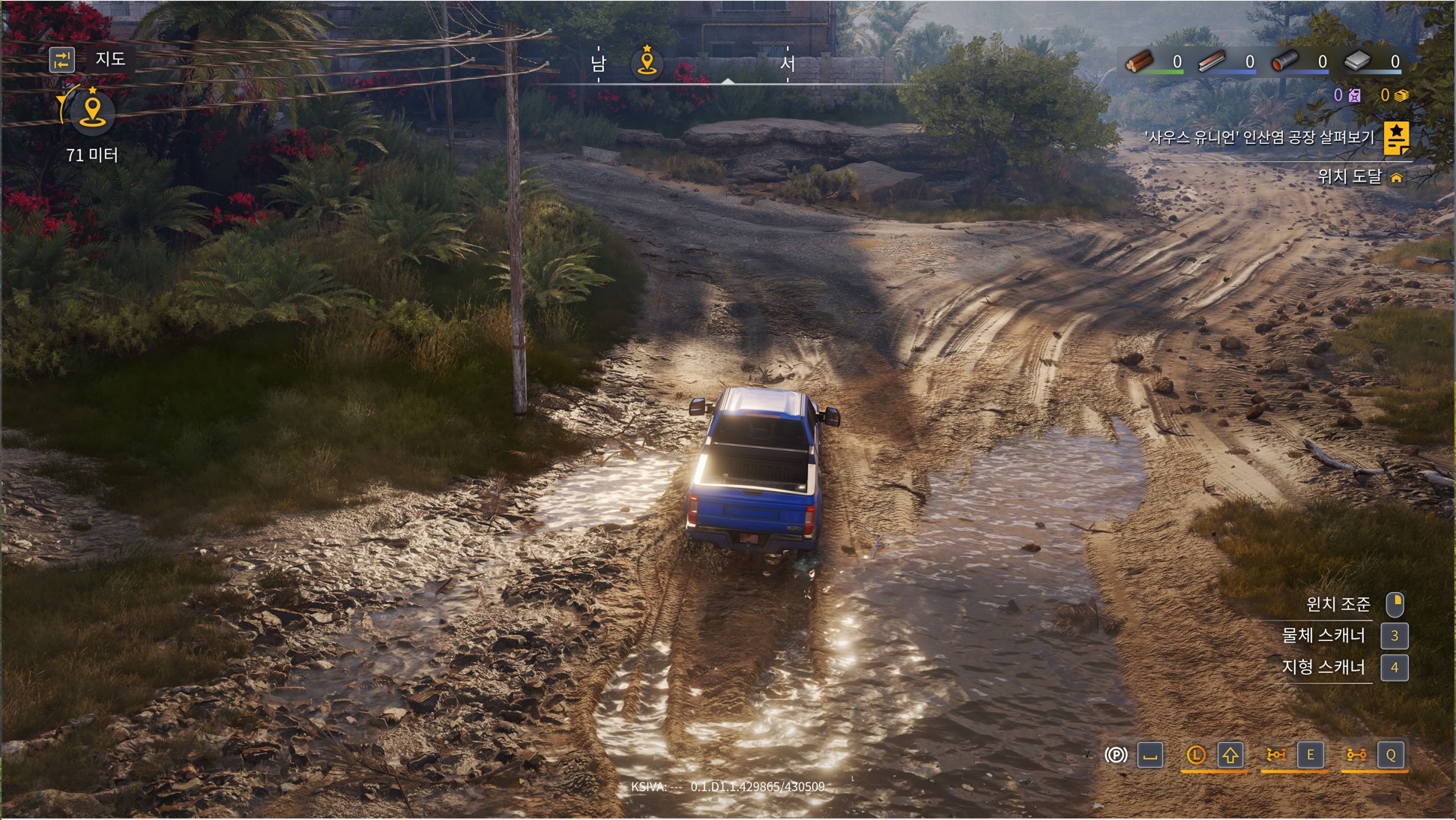Toggle the low gear L icon
This screenshot has width=1456, height=820.
1196,755
